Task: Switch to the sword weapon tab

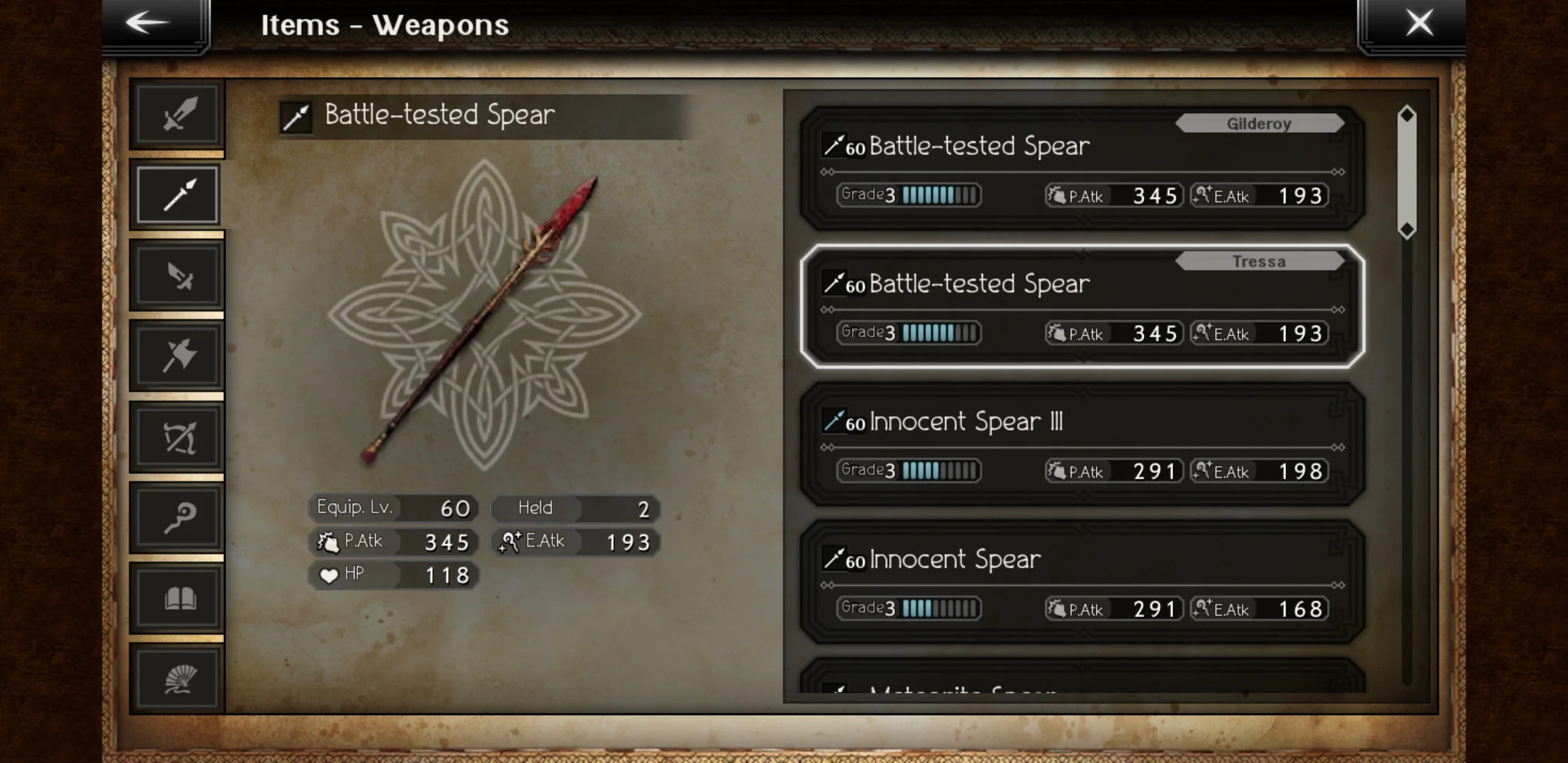Action: (x=177, y=115)
